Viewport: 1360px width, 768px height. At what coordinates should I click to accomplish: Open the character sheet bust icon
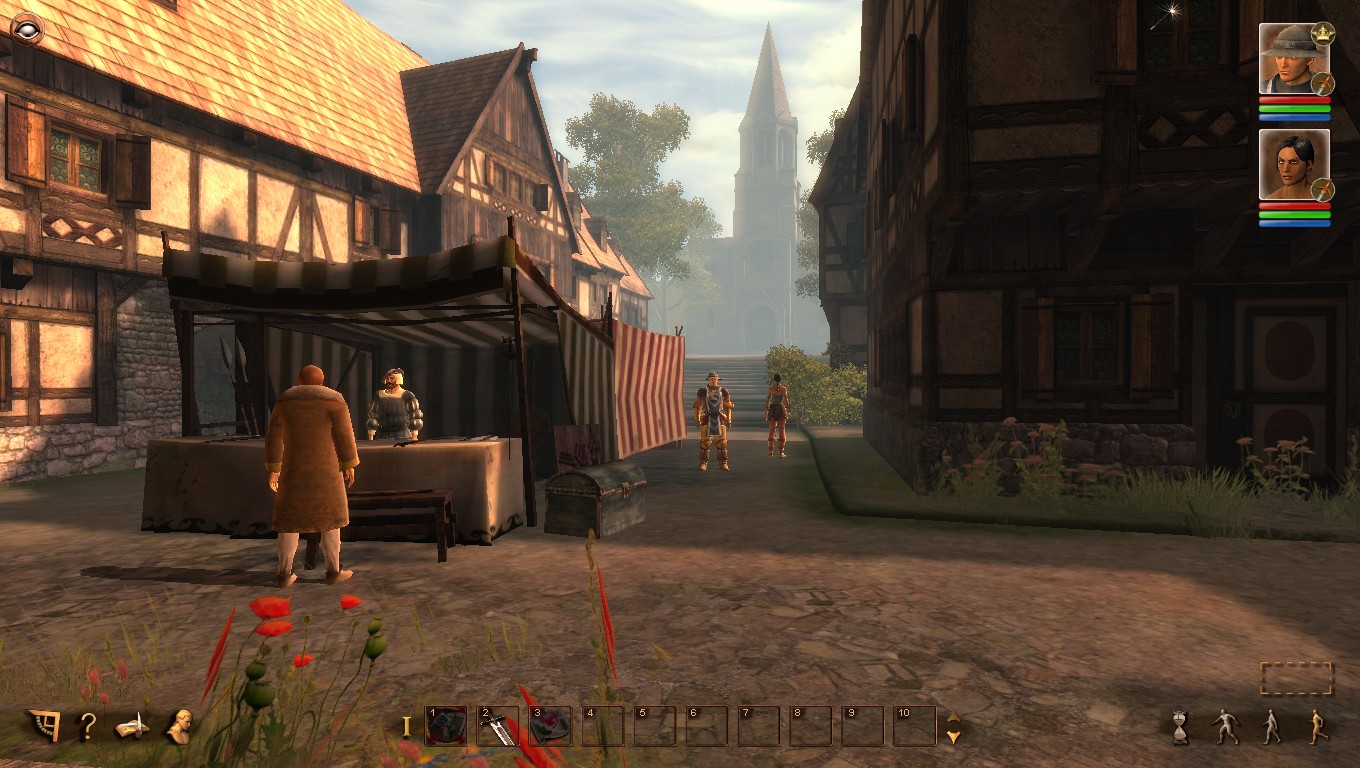(180, 724)
